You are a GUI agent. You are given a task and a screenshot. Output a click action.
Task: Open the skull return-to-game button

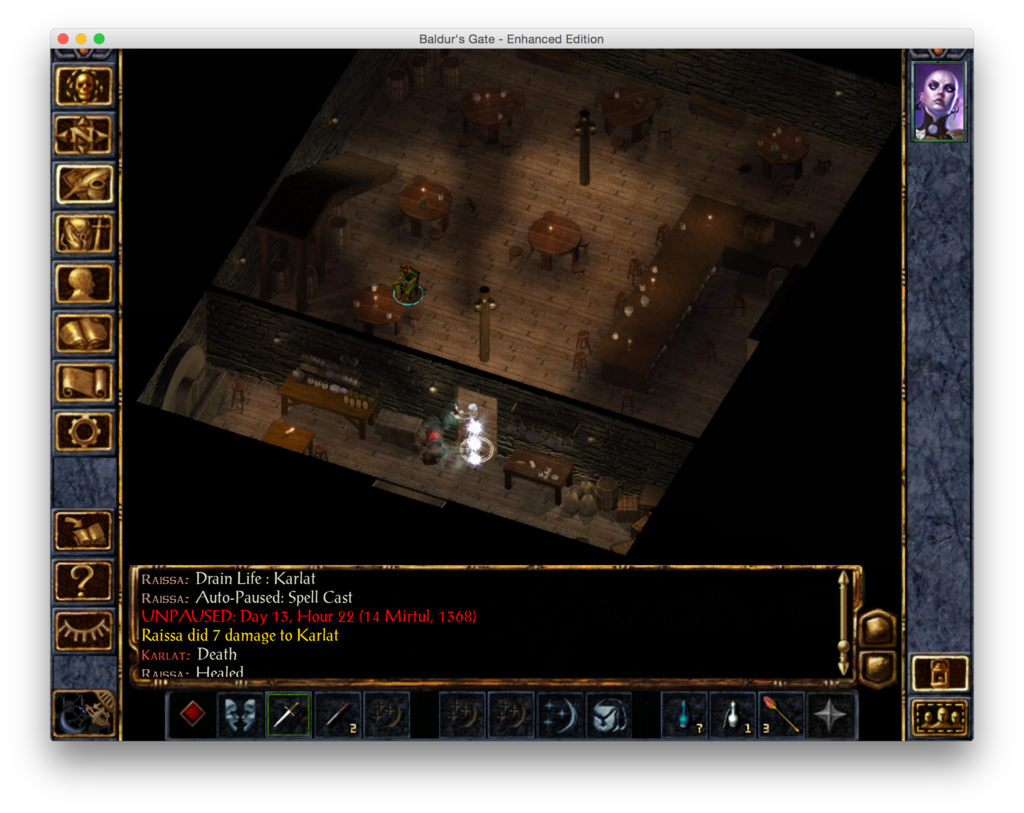pyautogui.click(x=84, y=87)
